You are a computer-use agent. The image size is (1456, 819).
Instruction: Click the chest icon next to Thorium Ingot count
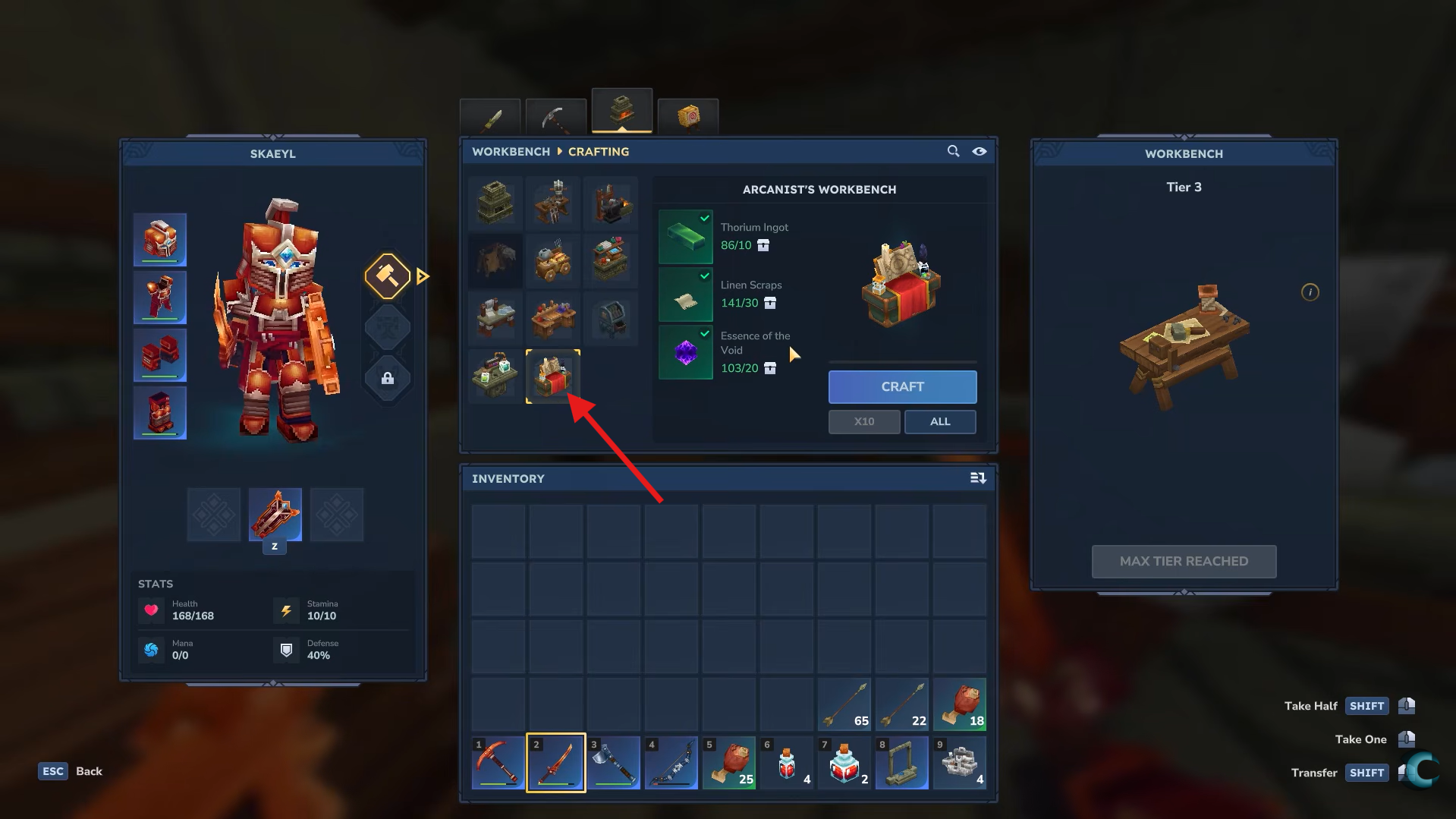click(764, 245)
